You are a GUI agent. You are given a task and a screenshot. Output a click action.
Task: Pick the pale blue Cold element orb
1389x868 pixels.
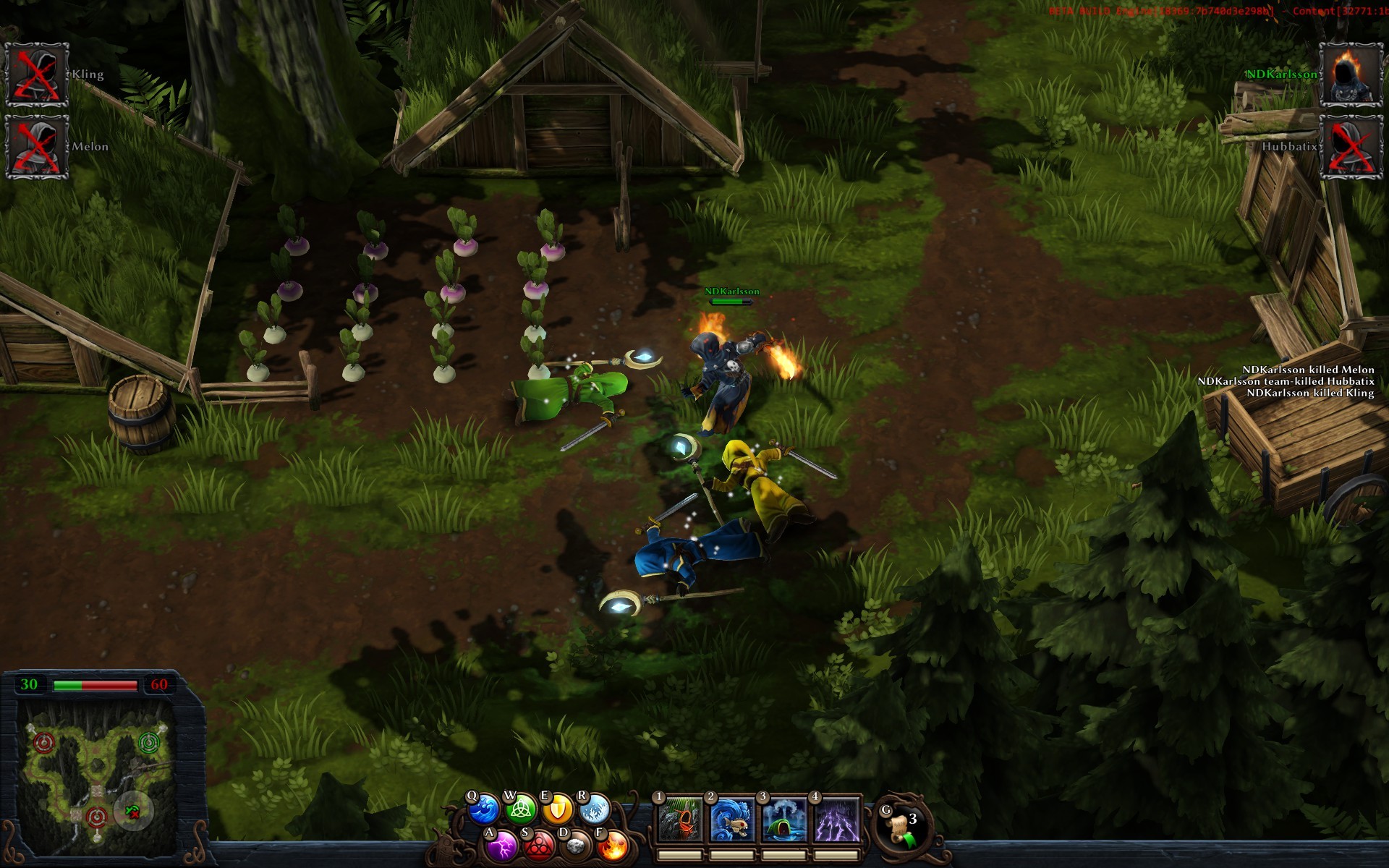click(x=594, y=809)
